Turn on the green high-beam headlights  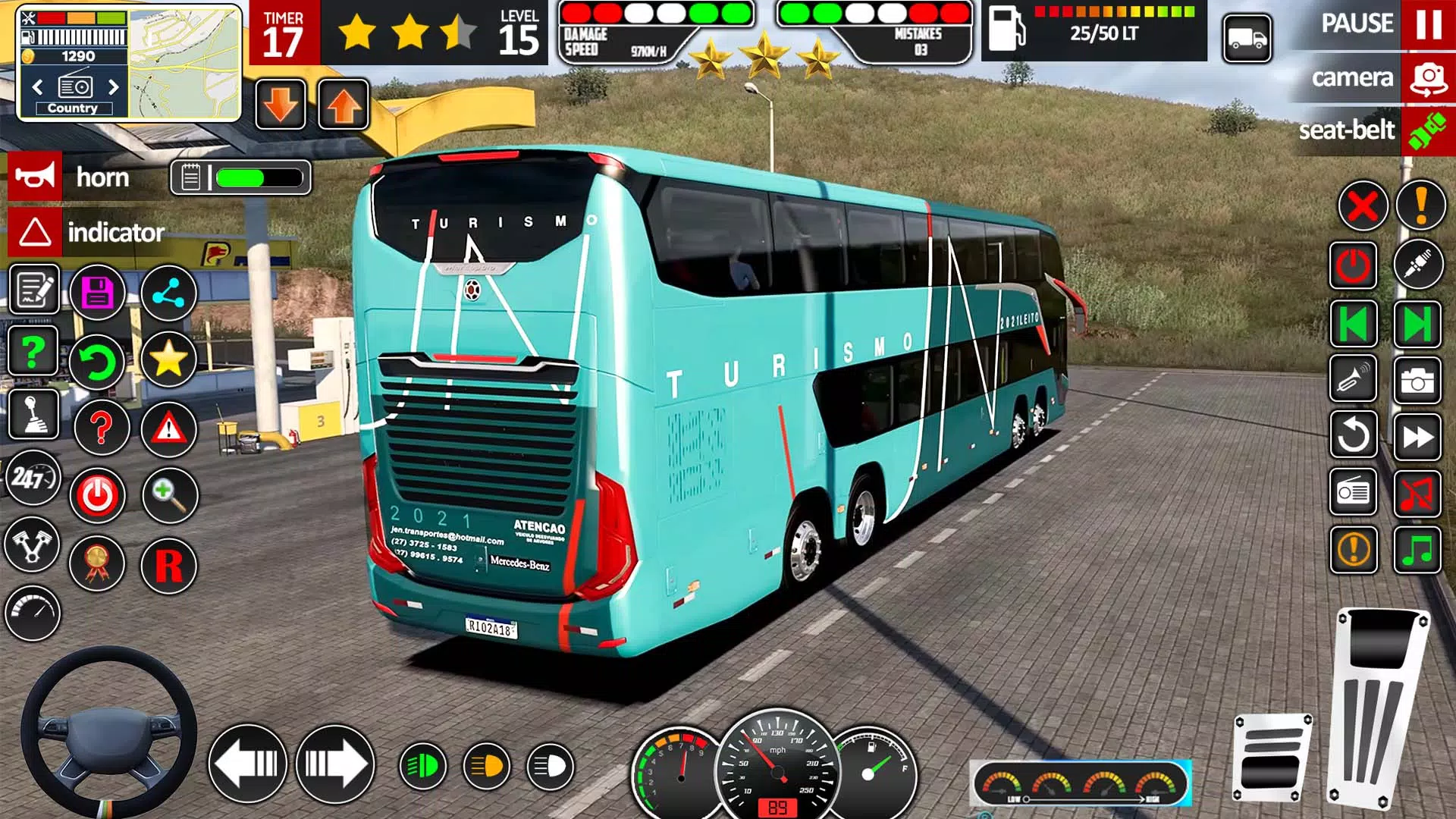422,766
